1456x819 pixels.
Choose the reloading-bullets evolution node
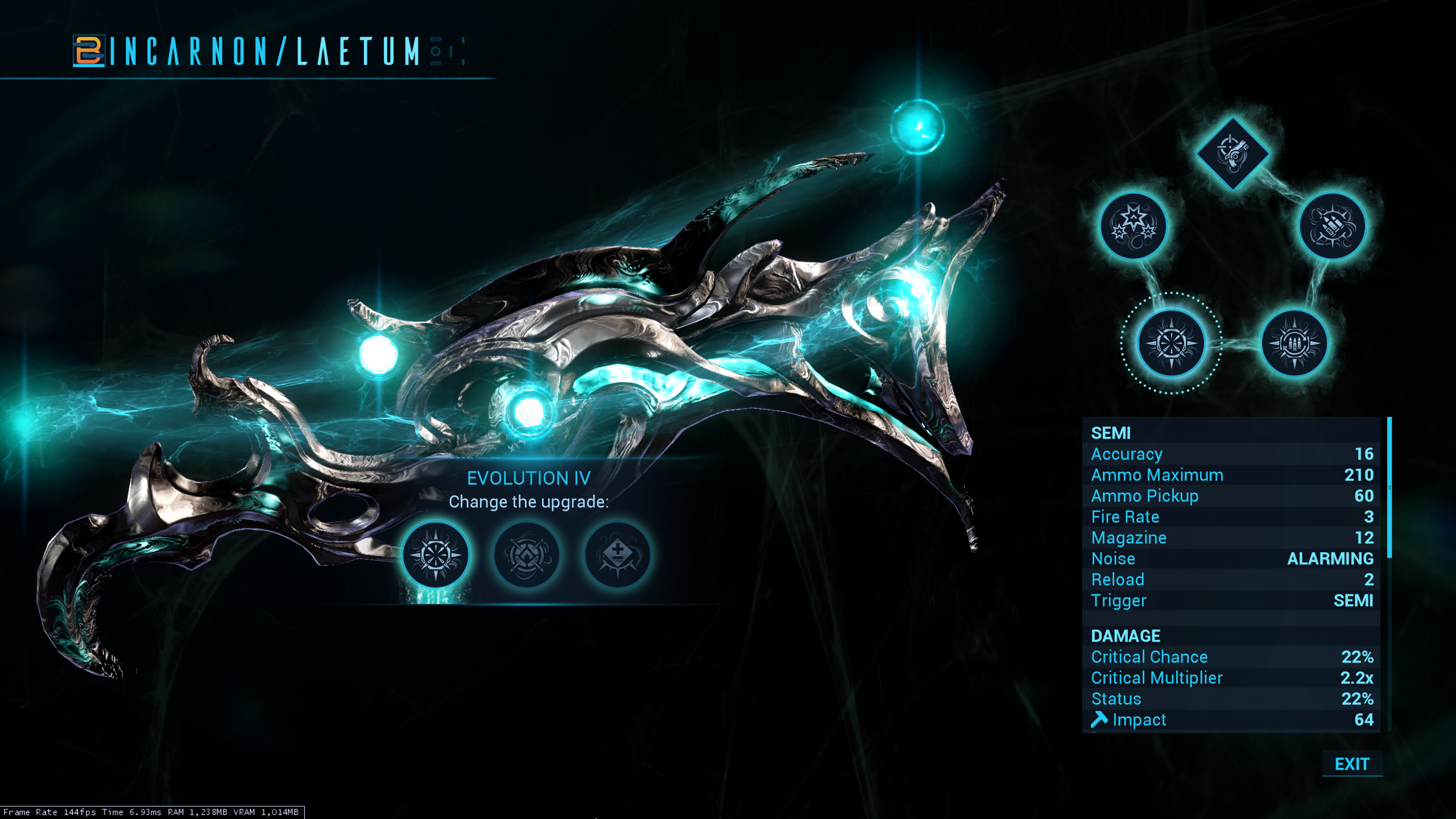point(1294,344)
